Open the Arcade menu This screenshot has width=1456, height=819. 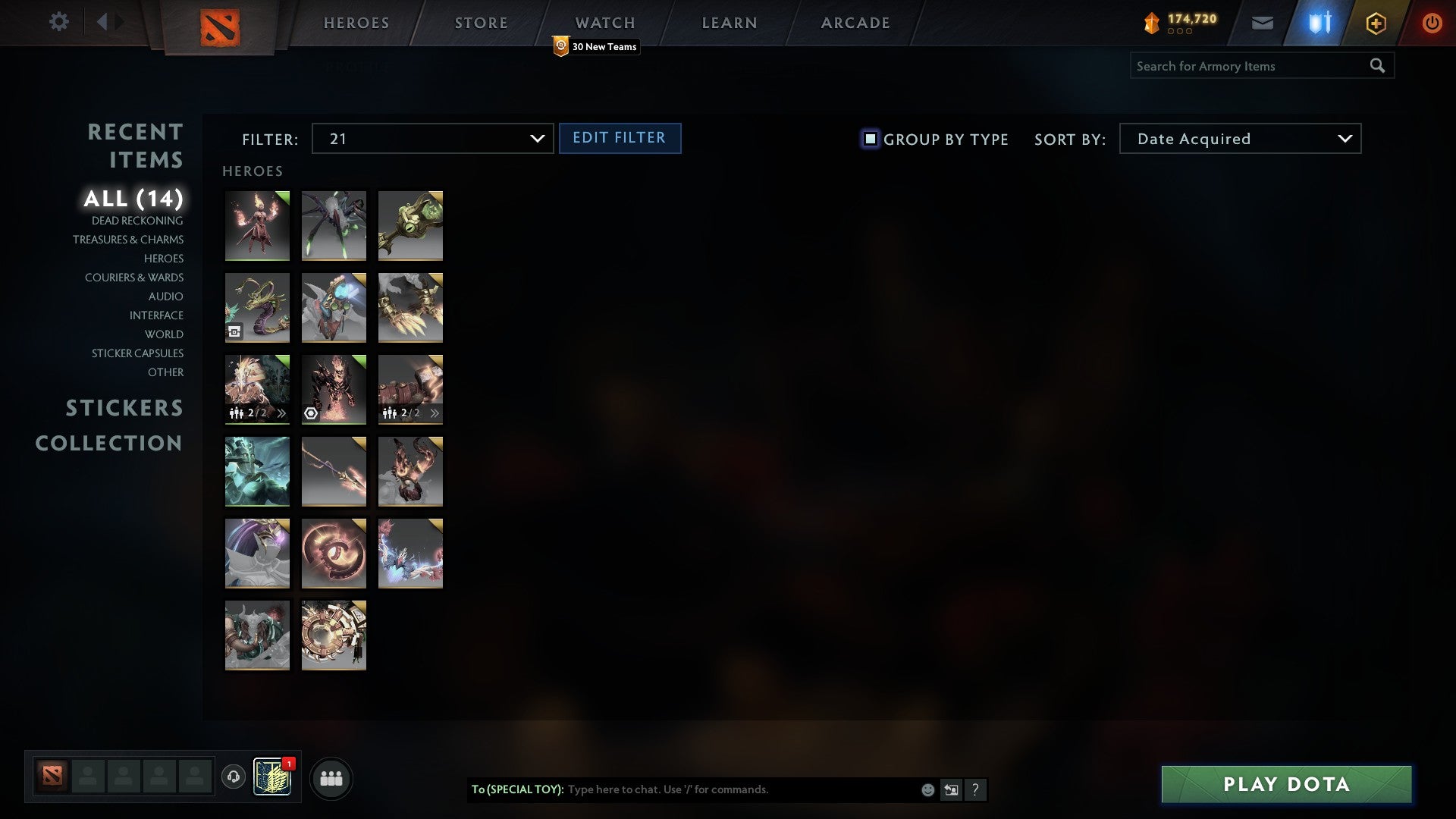pyautogui.click(x=854, y=22)
